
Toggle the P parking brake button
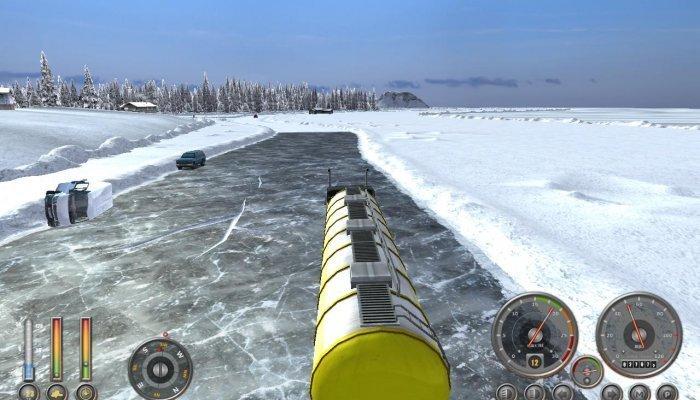(667, 393)
